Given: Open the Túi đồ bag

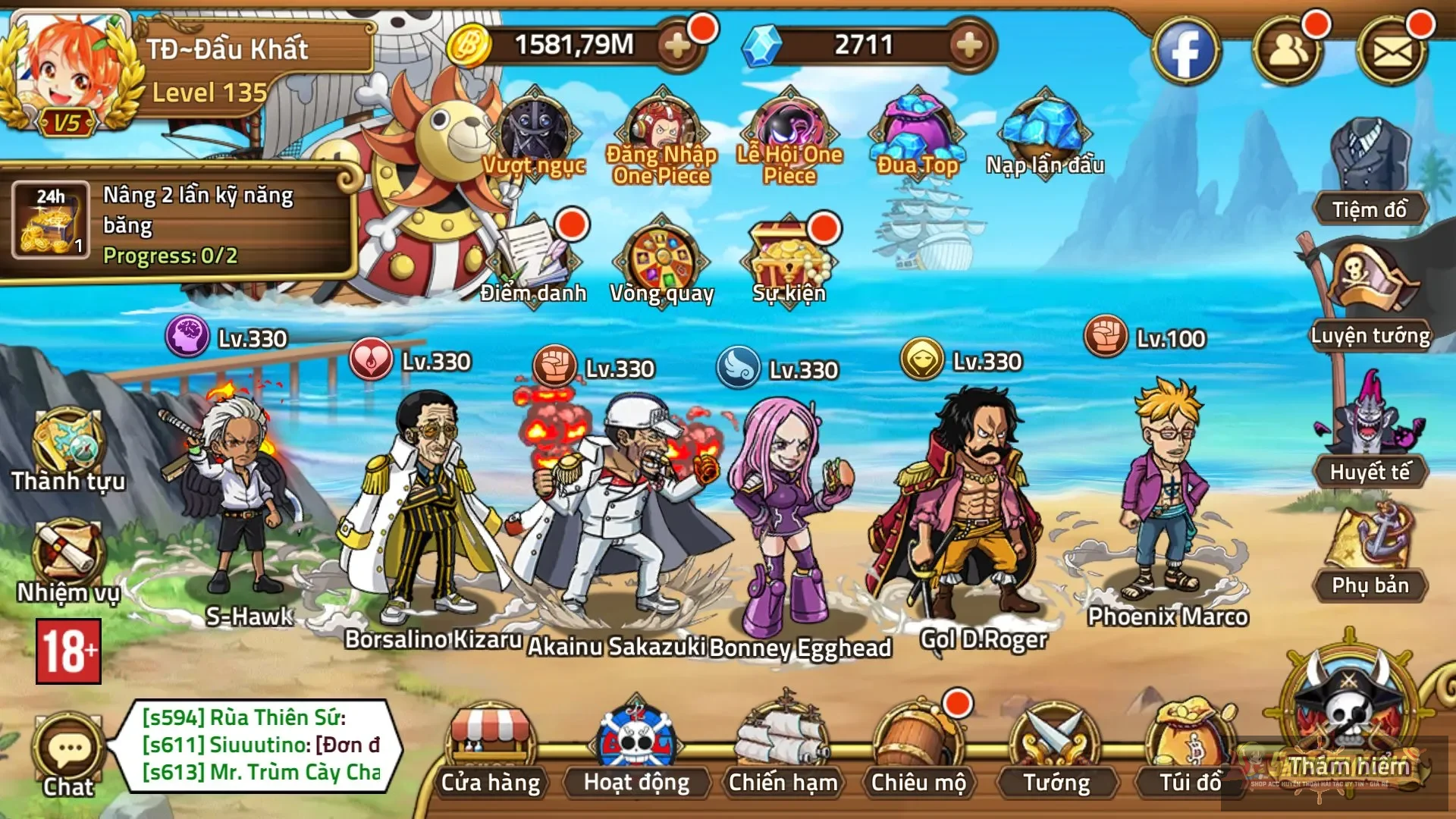Looking at the screenshot, I should pyautogui.click(x=1190, y=747).
